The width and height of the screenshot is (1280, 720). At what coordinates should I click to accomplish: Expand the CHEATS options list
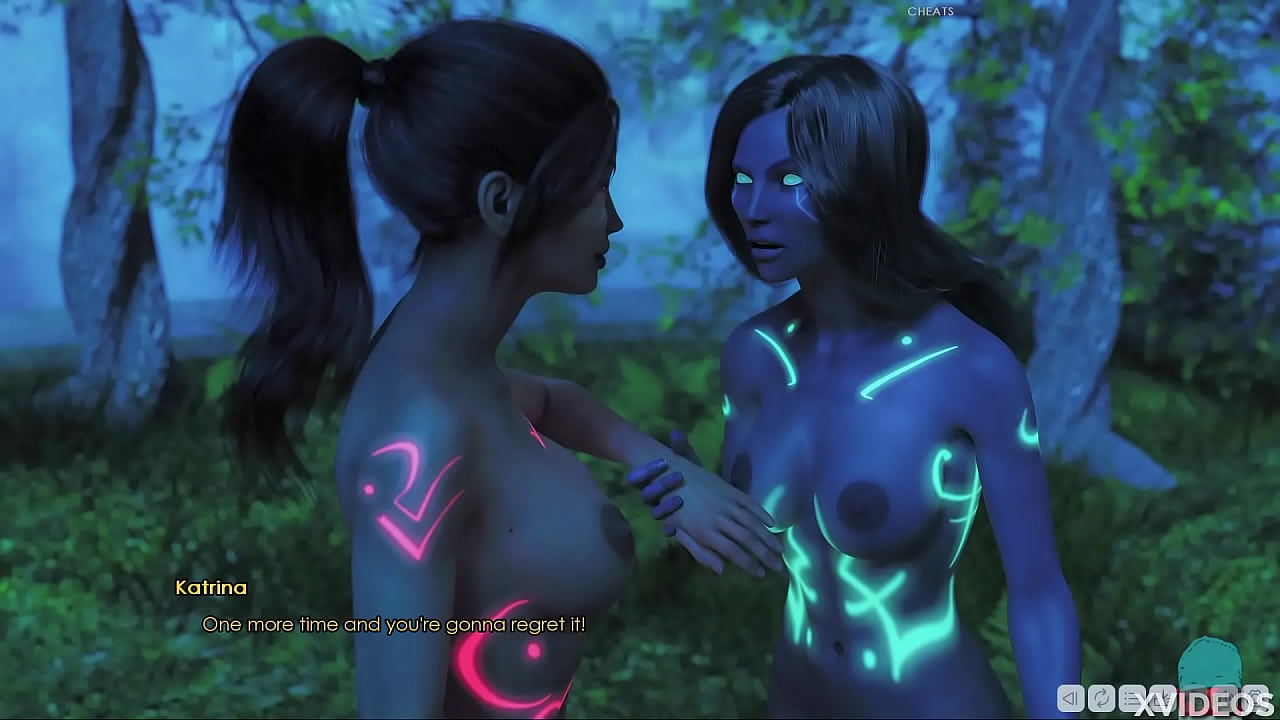pos(930,12)
